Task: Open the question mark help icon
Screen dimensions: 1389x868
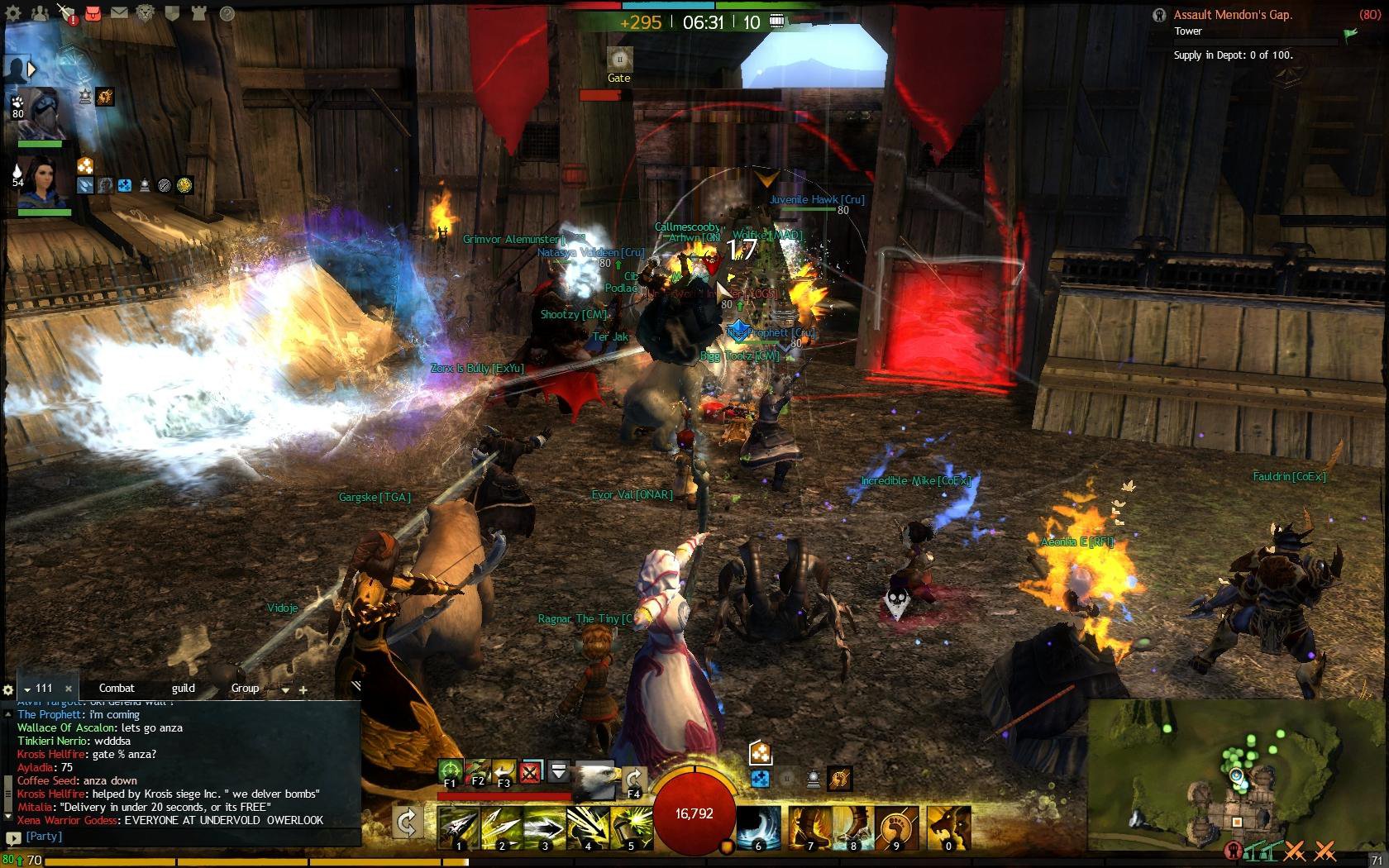Action: (227, 13)
